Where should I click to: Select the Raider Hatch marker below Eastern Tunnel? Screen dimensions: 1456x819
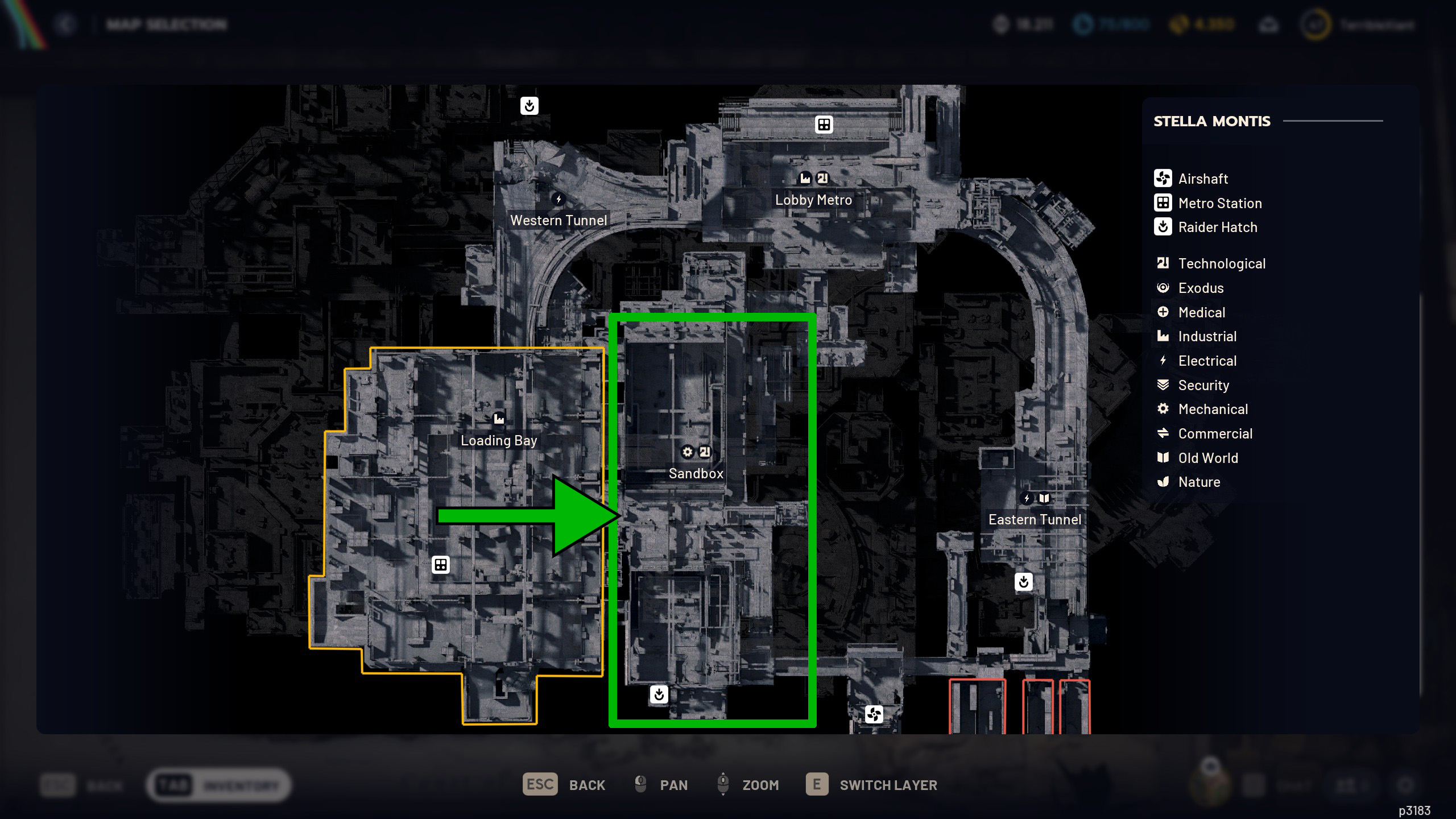(x=1024, y=582)
